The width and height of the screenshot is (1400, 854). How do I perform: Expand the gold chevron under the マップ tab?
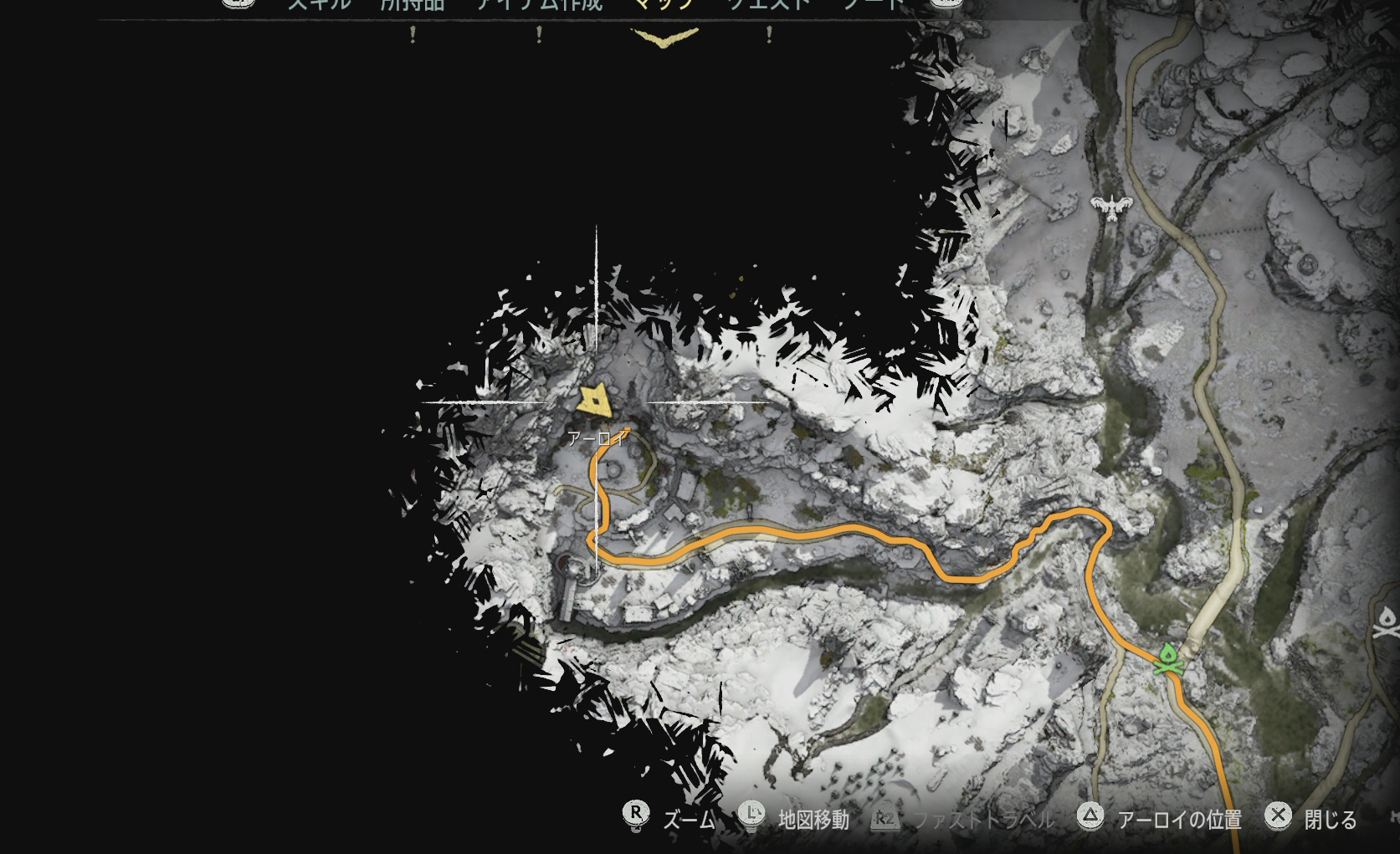tap(660, 38)
